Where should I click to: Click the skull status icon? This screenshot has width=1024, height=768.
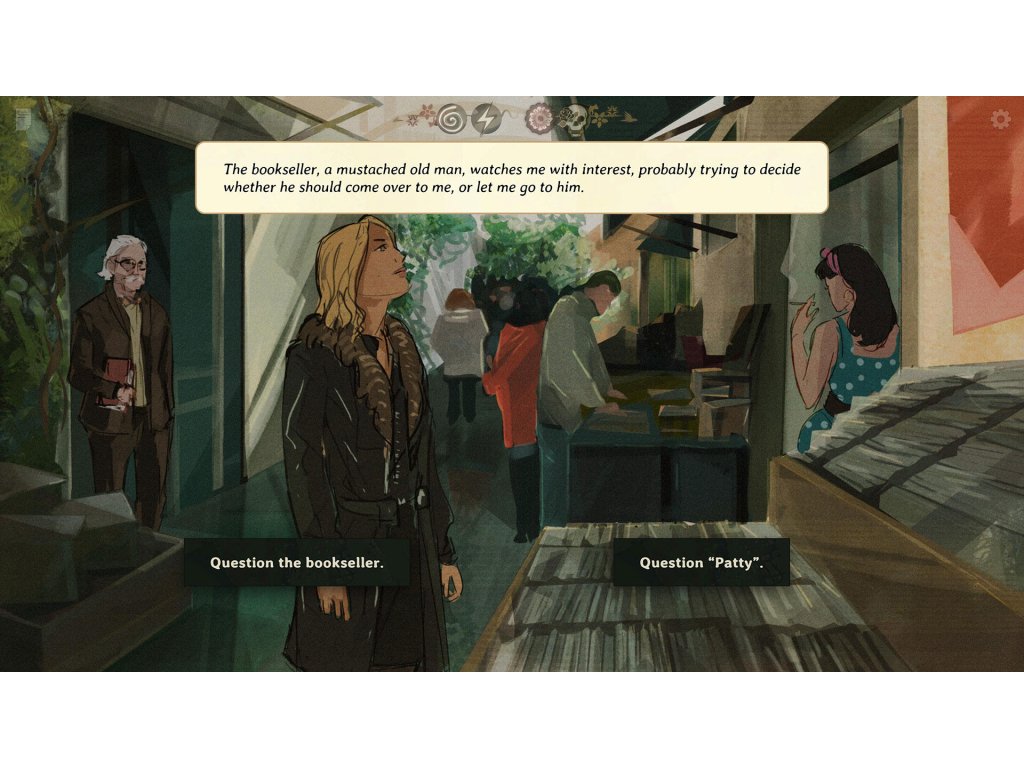coord(573,121)
